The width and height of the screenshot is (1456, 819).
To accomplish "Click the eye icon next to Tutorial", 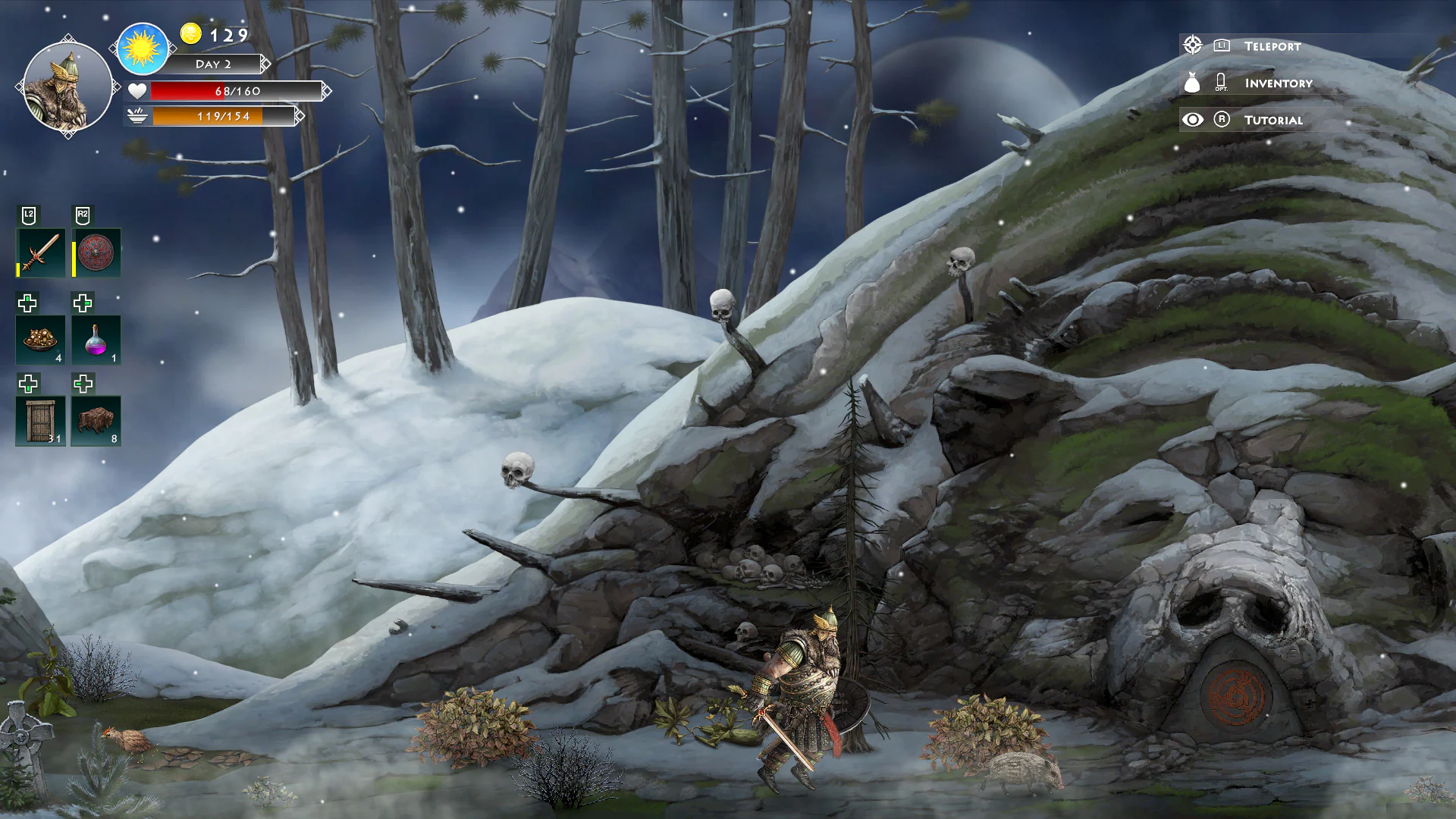I will [x=1193, y=119].
